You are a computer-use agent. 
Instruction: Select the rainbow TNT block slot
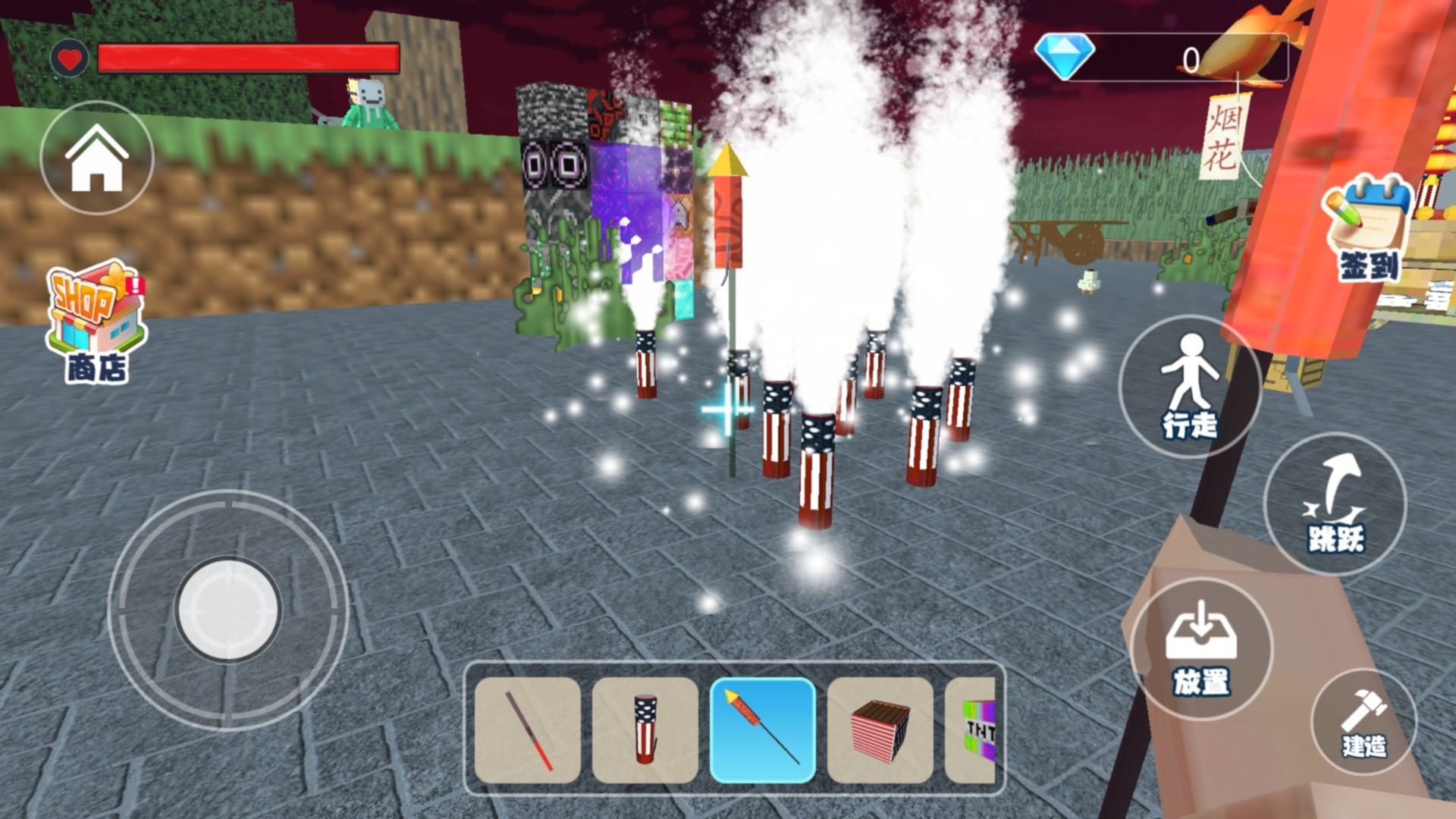click(x=972, y=730)
